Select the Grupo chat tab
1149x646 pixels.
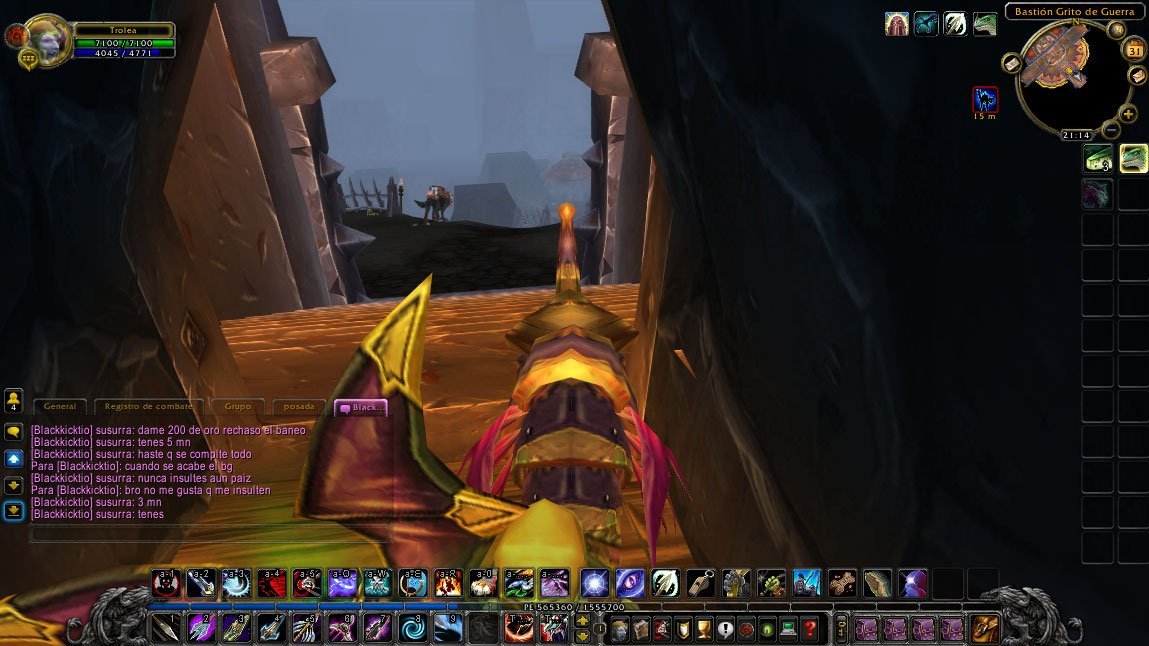237,407
